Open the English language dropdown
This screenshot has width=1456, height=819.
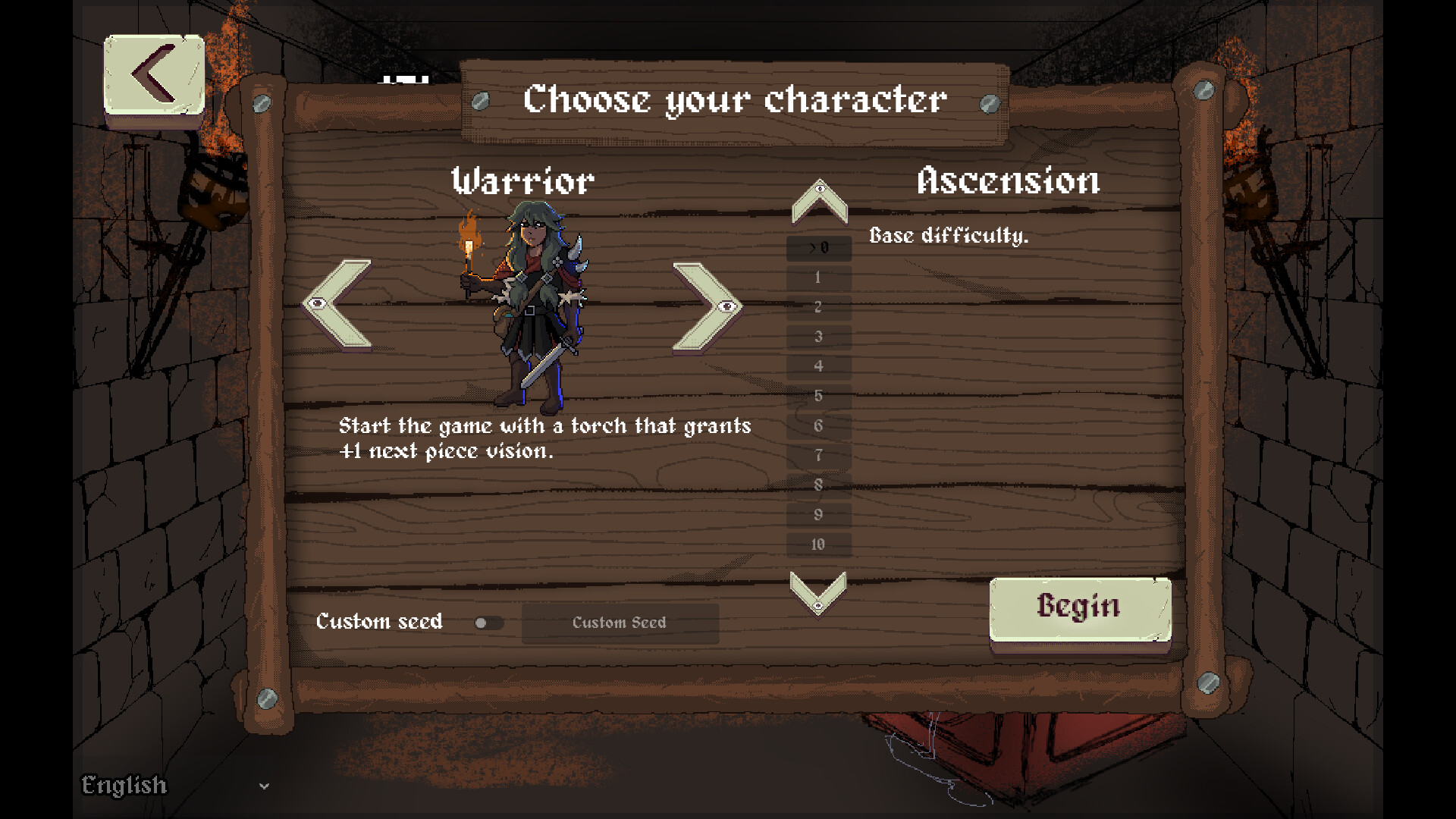point(124,786)
